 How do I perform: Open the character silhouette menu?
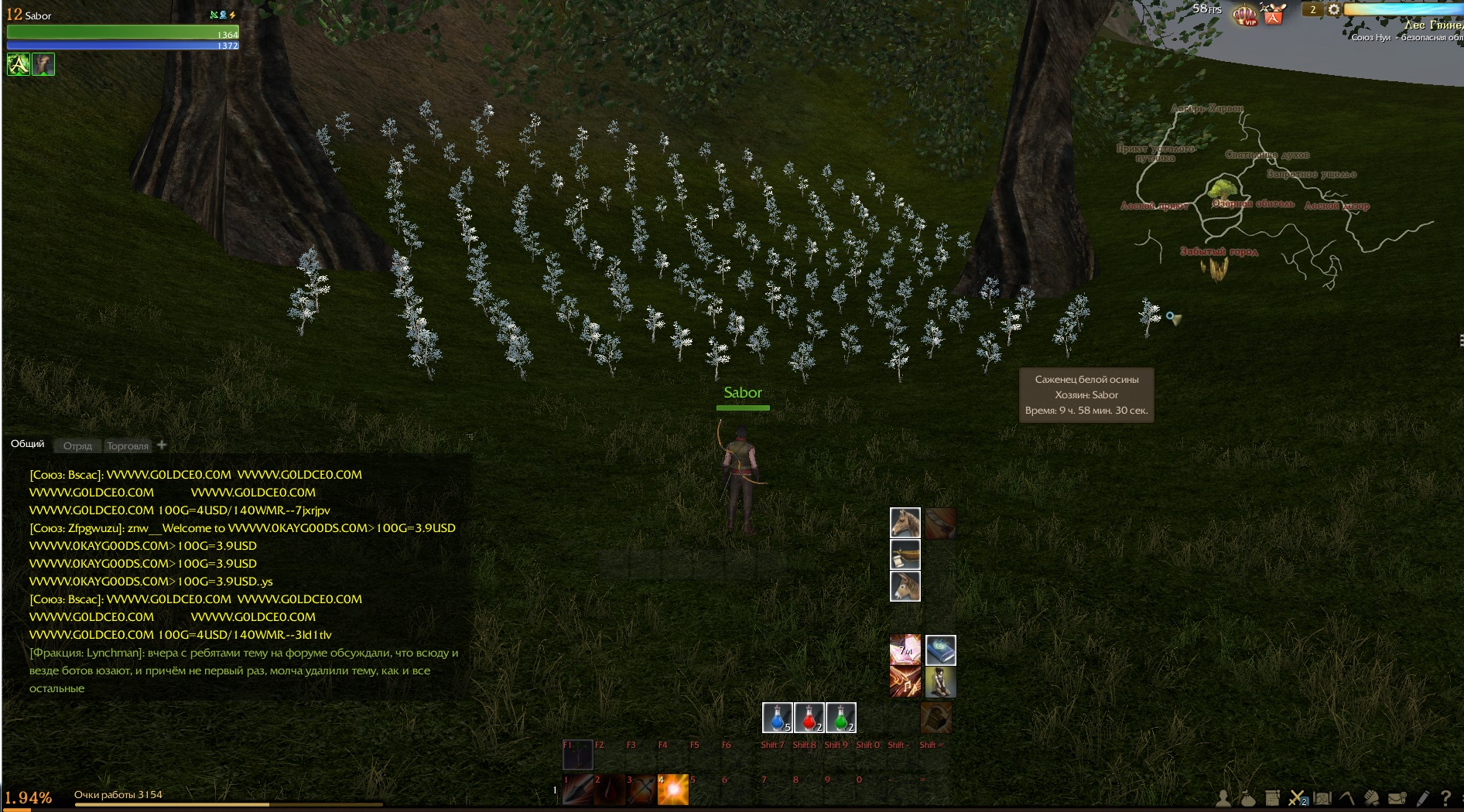1223,798
